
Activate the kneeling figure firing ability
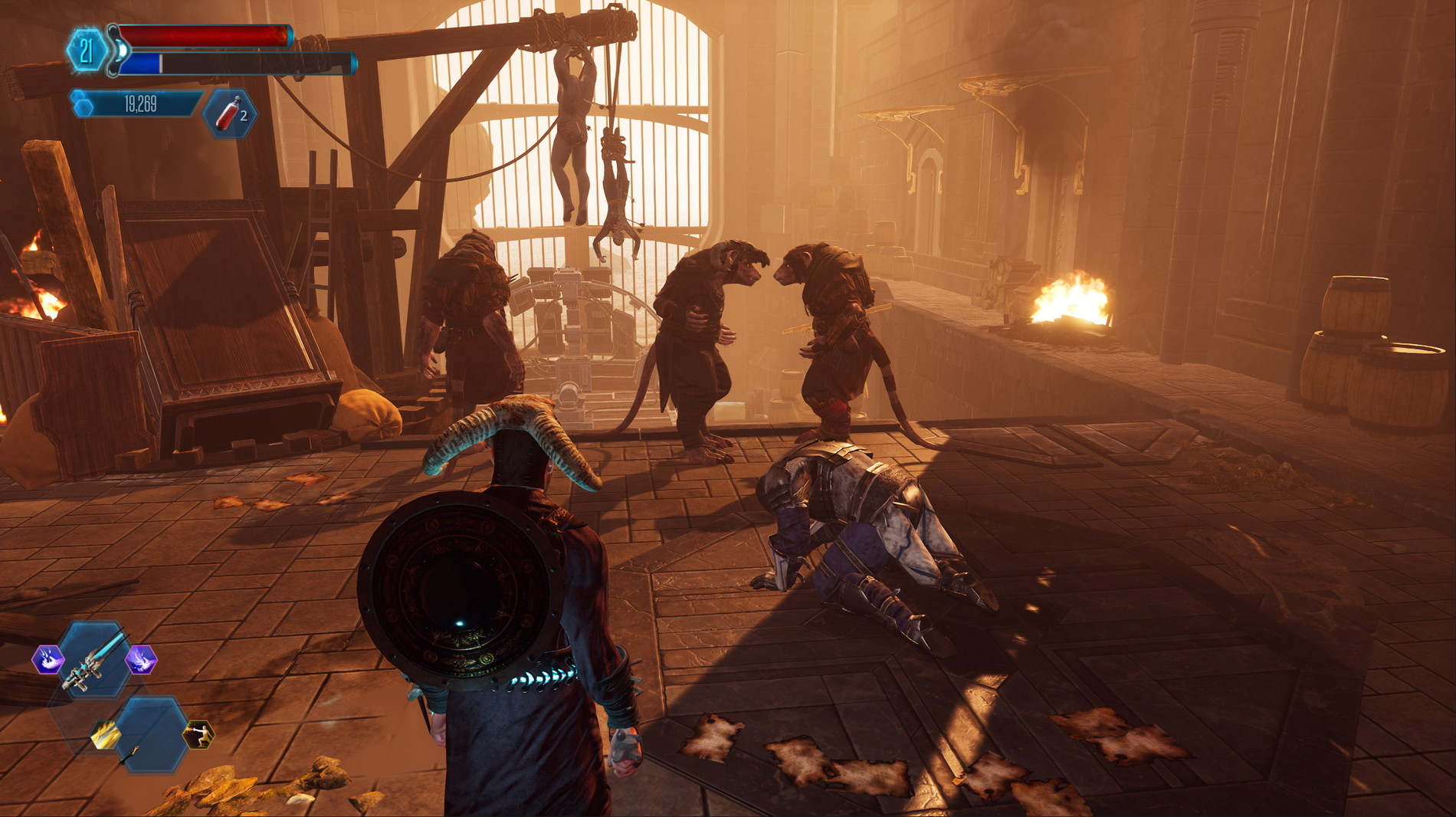tap(198, 735)
